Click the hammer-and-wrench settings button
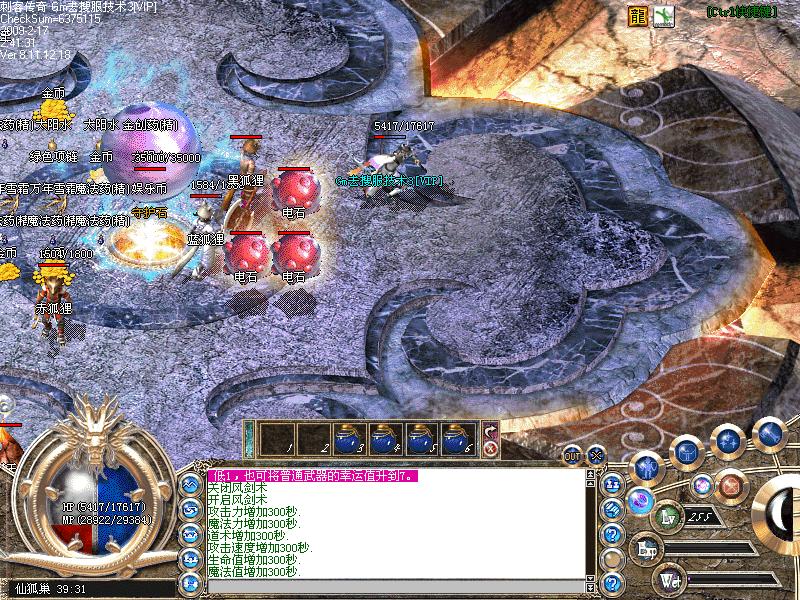This screenshot has width=800, height=600. [769, 433]
